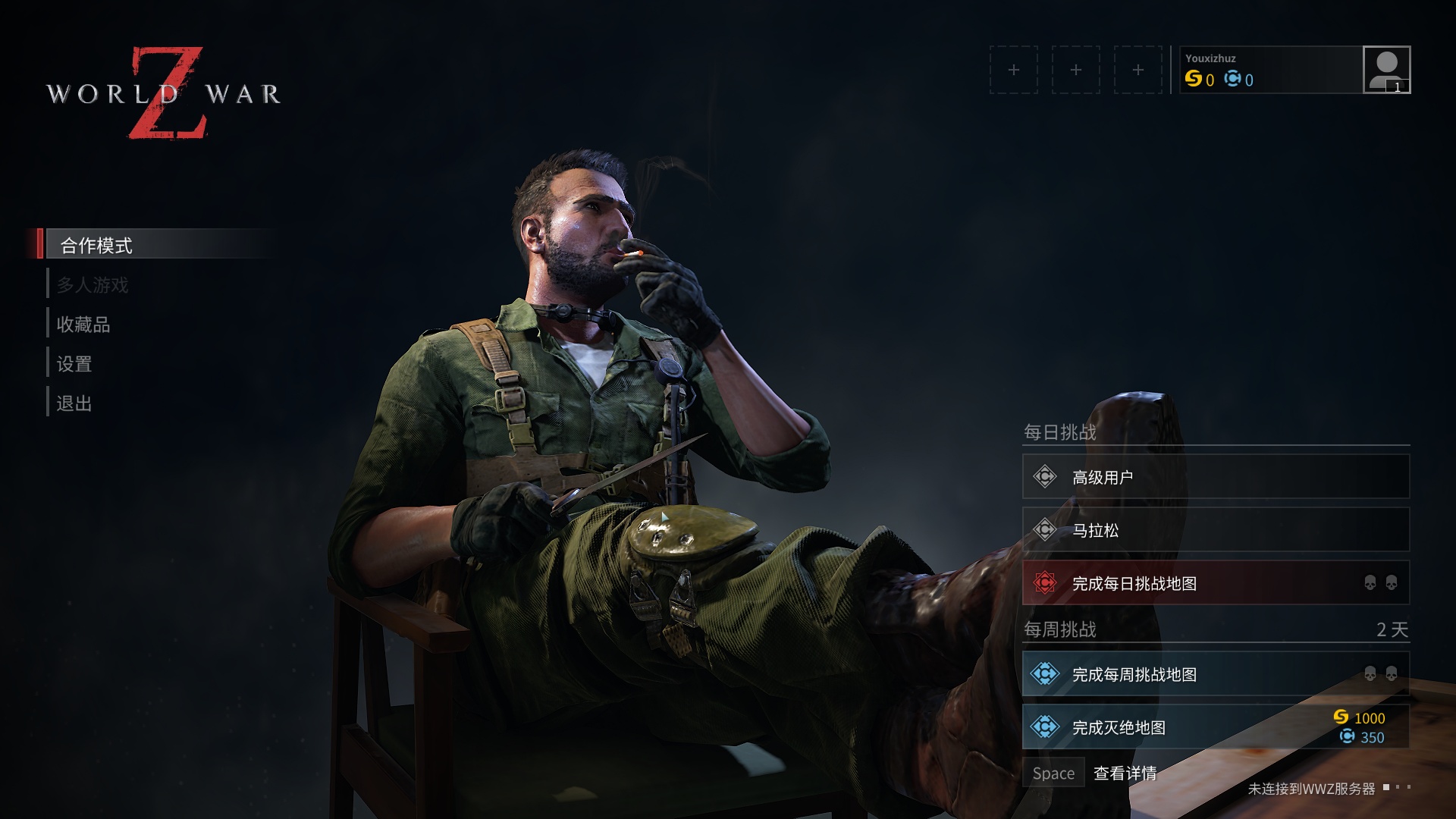Select 合作模式 co-op mode
The image size is (1456, 819).
tap(96, 245)
